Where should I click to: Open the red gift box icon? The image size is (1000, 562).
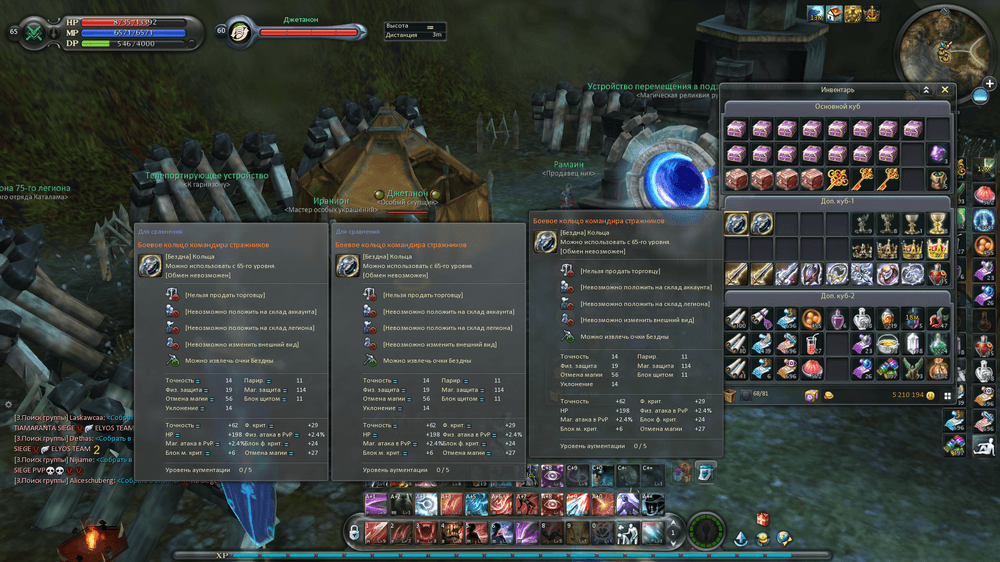click(763, 520)
